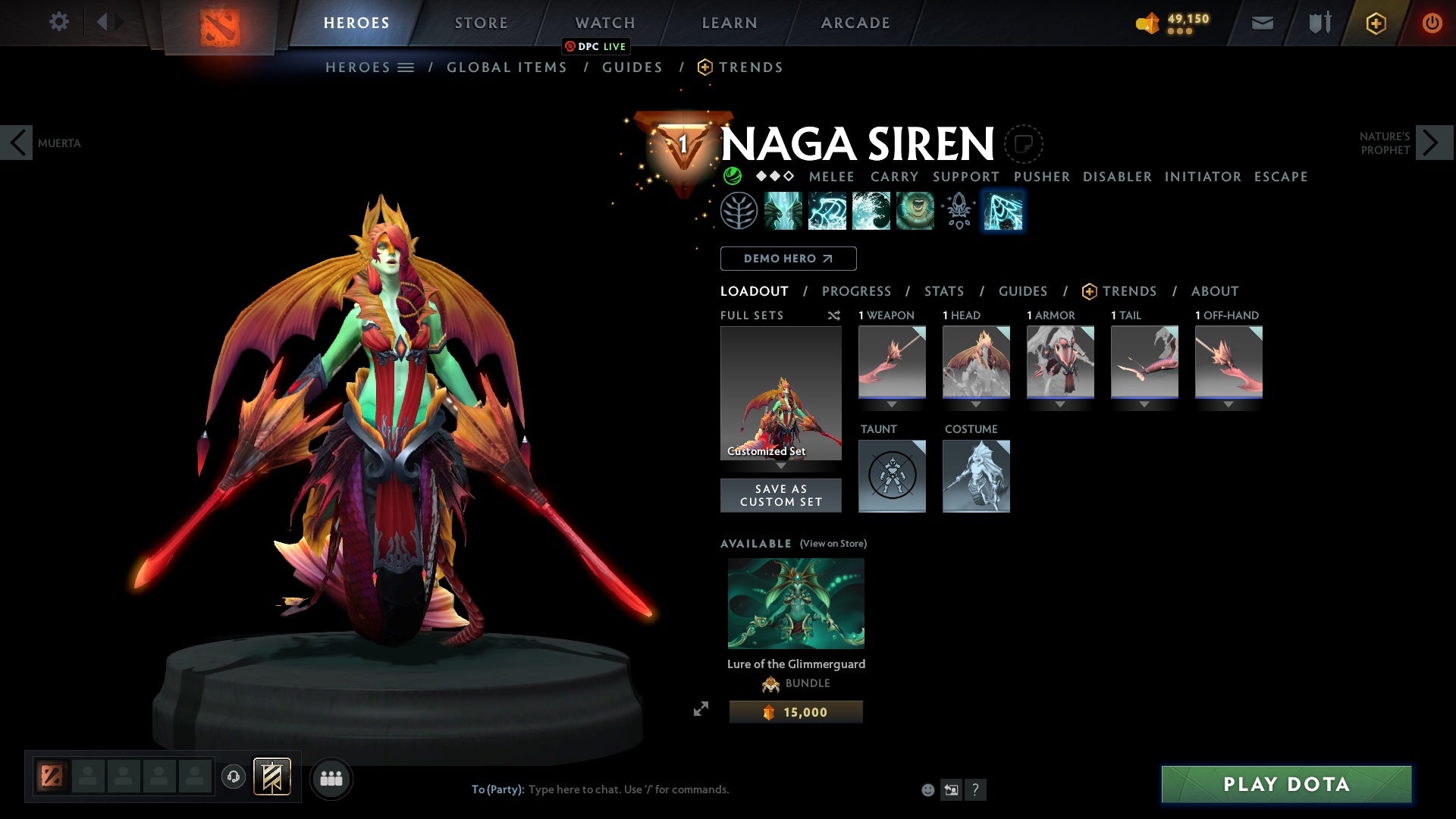Open the shuffle icon next to Full Sets
1456x819 pixels.
tap(834, 315)
